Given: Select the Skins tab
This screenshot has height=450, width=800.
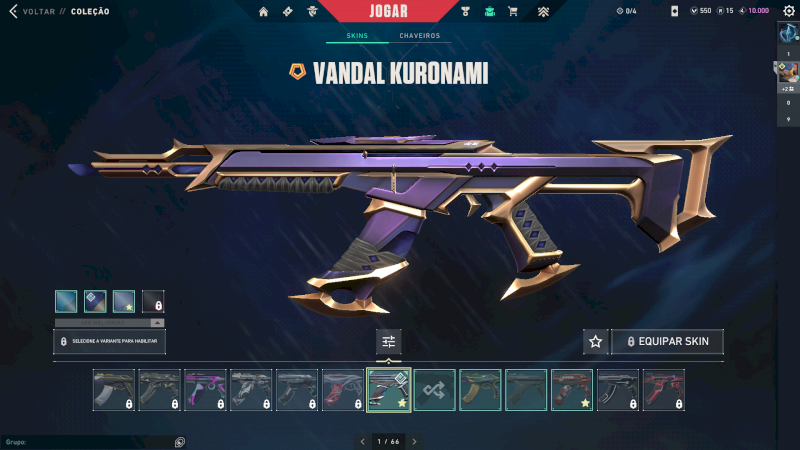Looking at the screenshot, I should [x=357, y=36].
